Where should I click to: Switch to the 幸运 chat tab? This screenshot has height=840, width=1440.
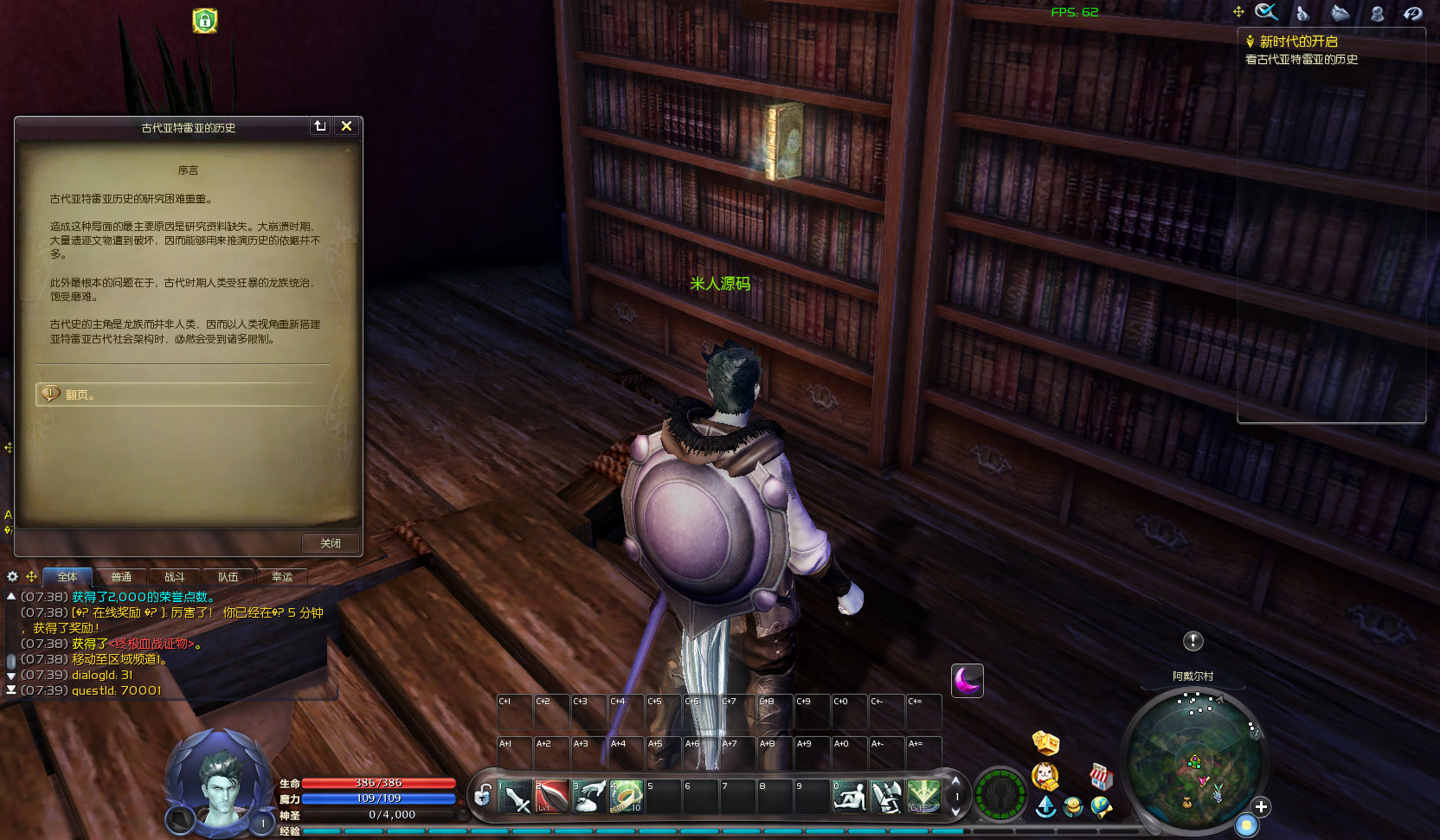[282, 577]
